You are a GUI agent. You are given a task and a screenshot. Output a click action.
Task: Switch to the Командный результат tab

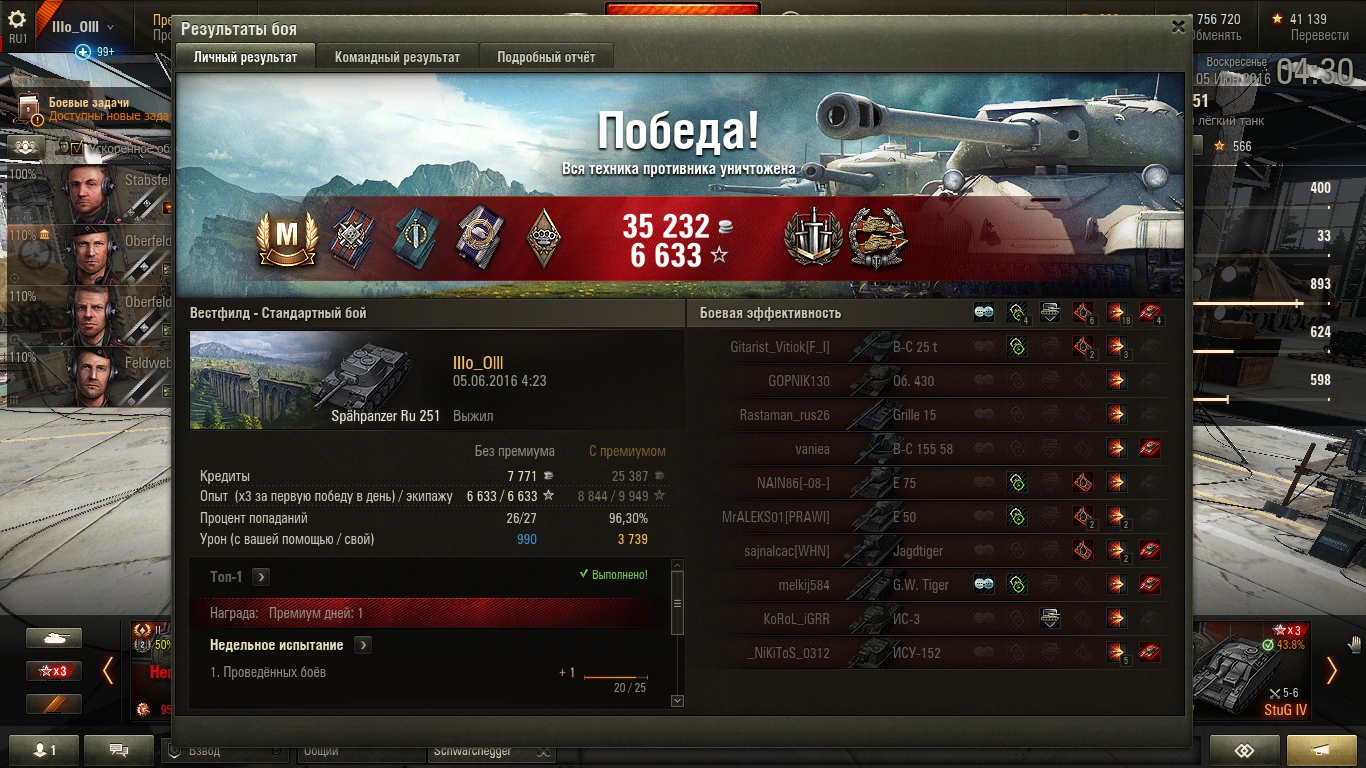click(x=397, y=57)
